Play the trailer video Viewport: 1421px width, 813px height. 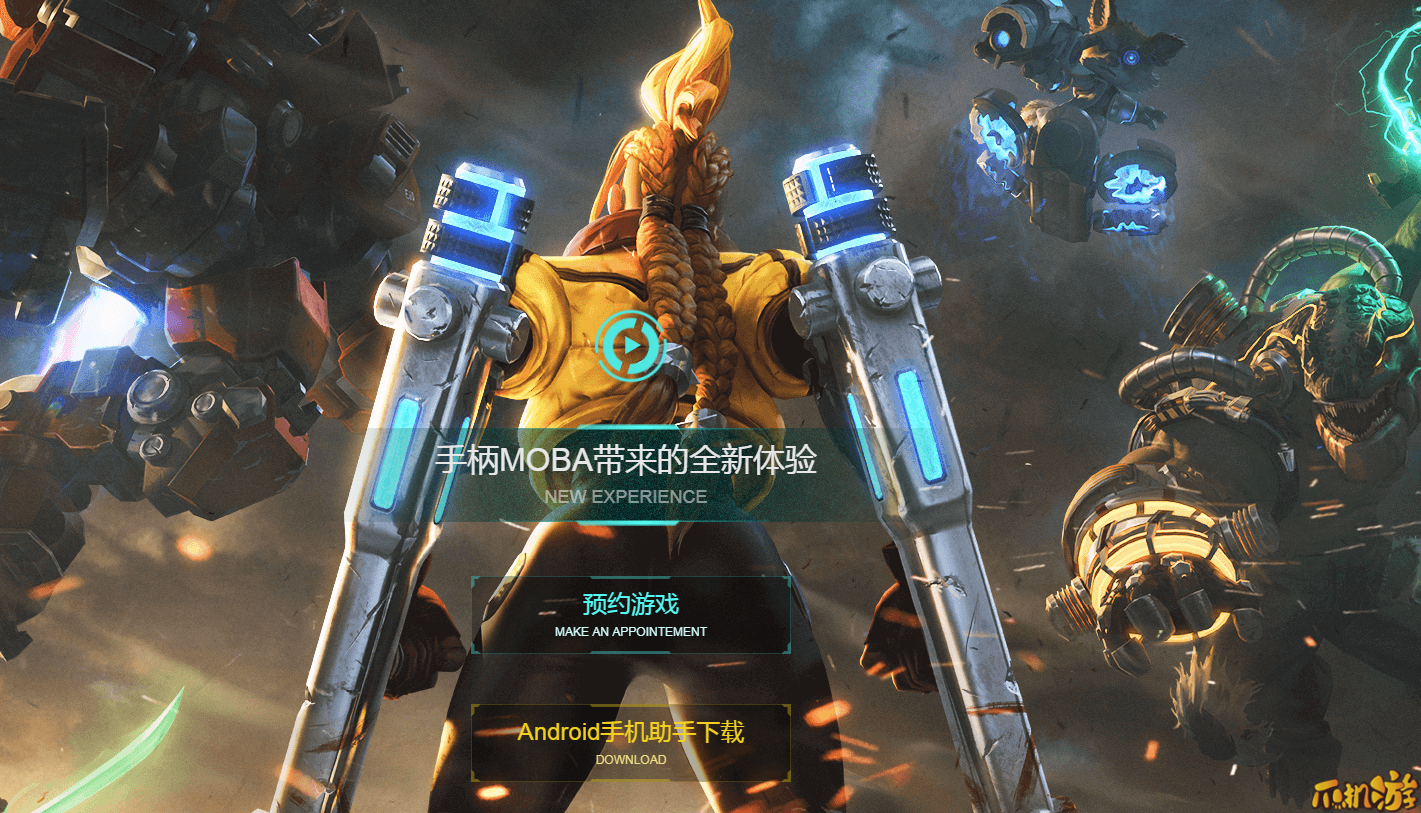tap(630, 345)
